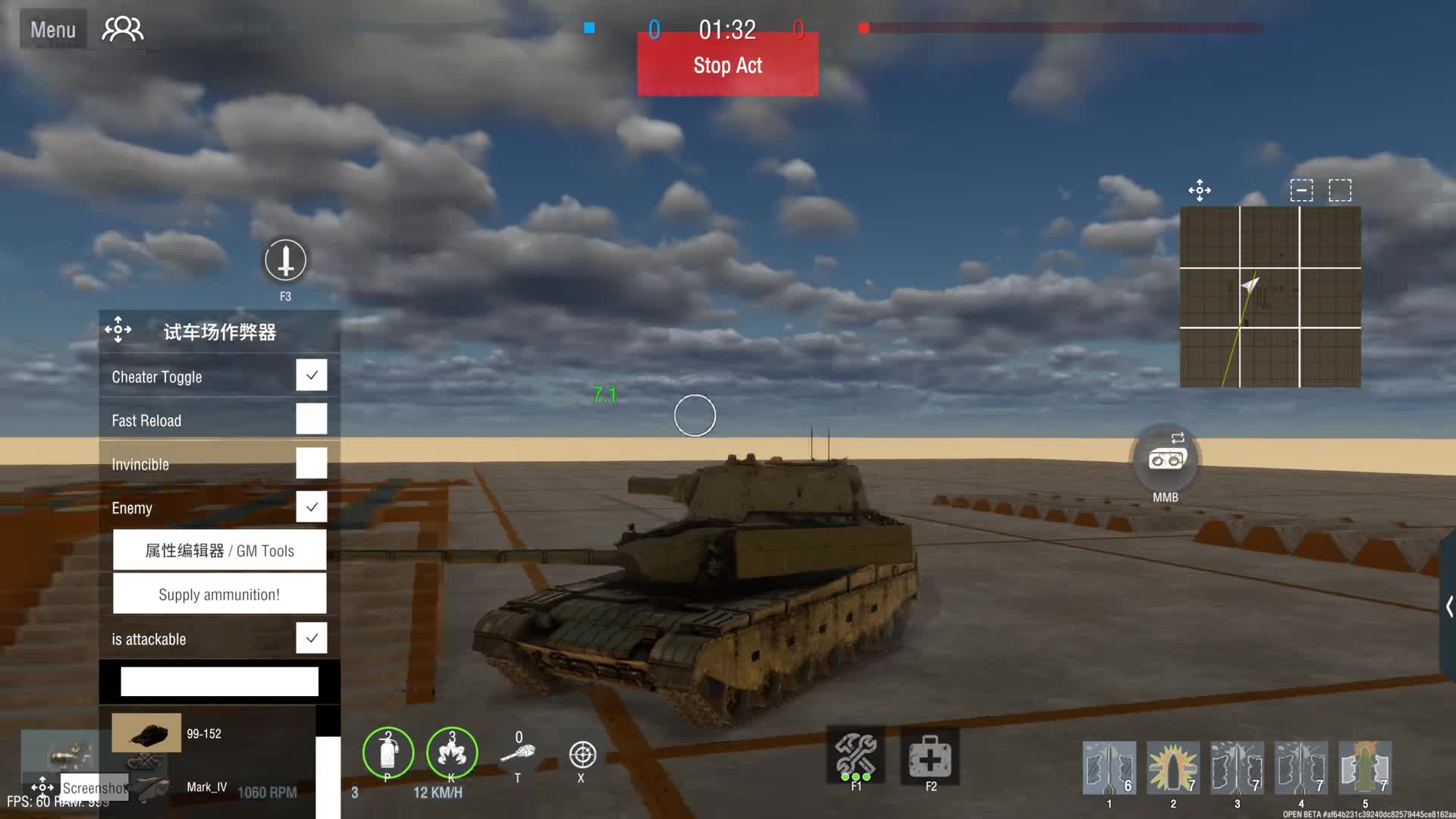Click the Supply ammunition button
The width and height of the screenshot is (1456, 819).
click(219, 594)
